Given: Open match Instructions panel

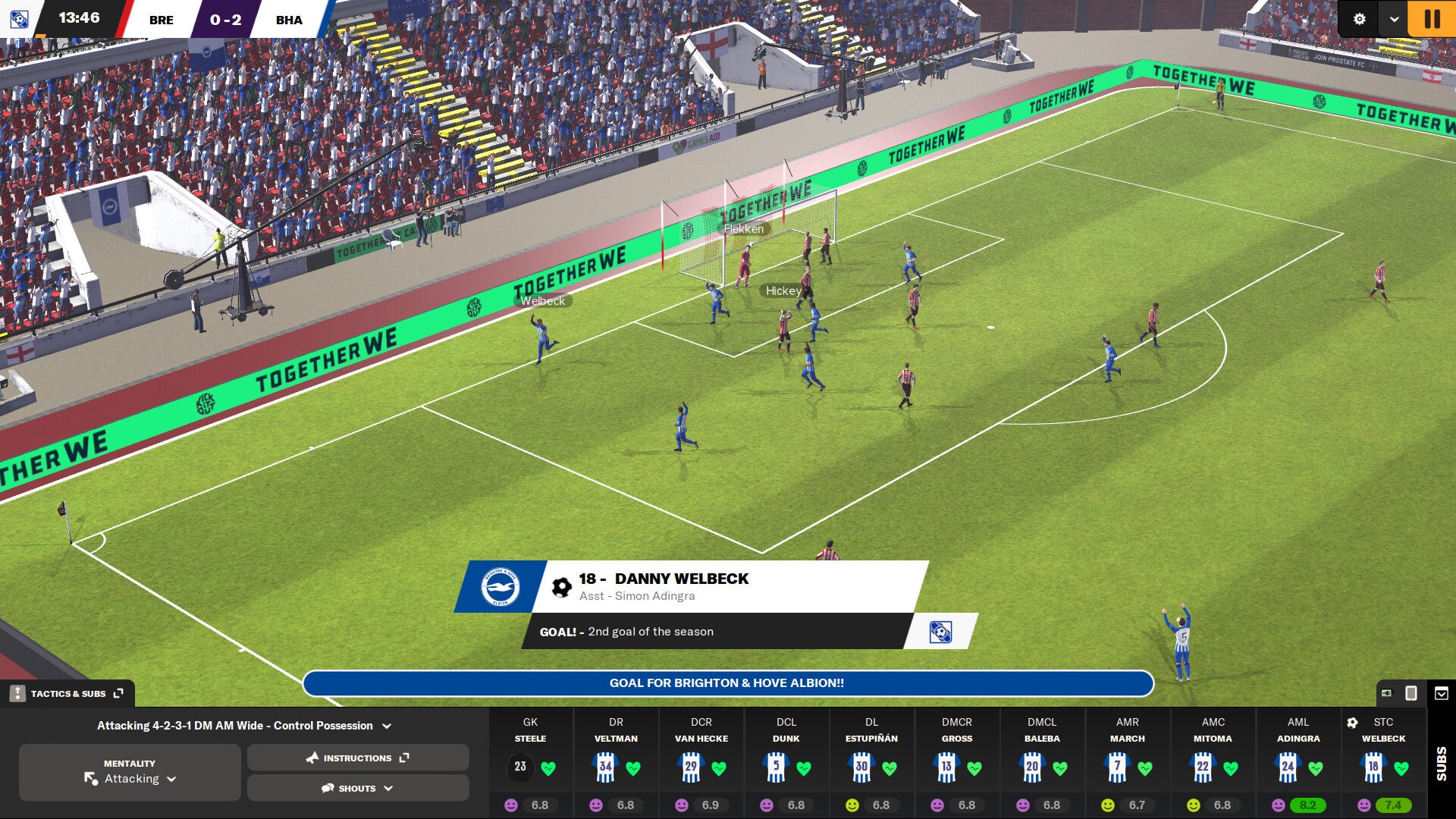Looking at the screenshot, I should pyautogui.click(x=356, y=758).
